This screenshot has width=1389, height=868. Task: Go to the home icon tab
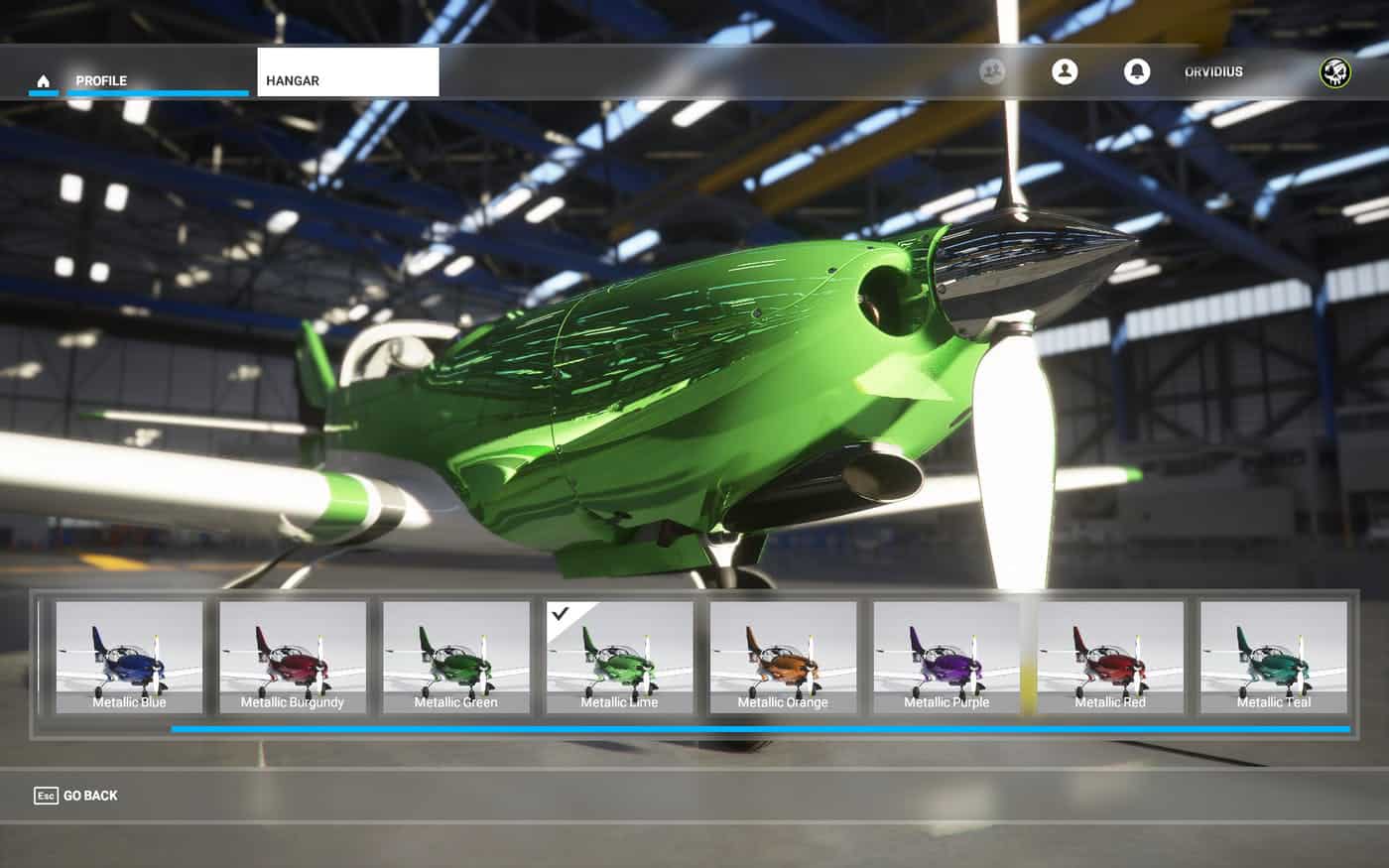(43, 80)
